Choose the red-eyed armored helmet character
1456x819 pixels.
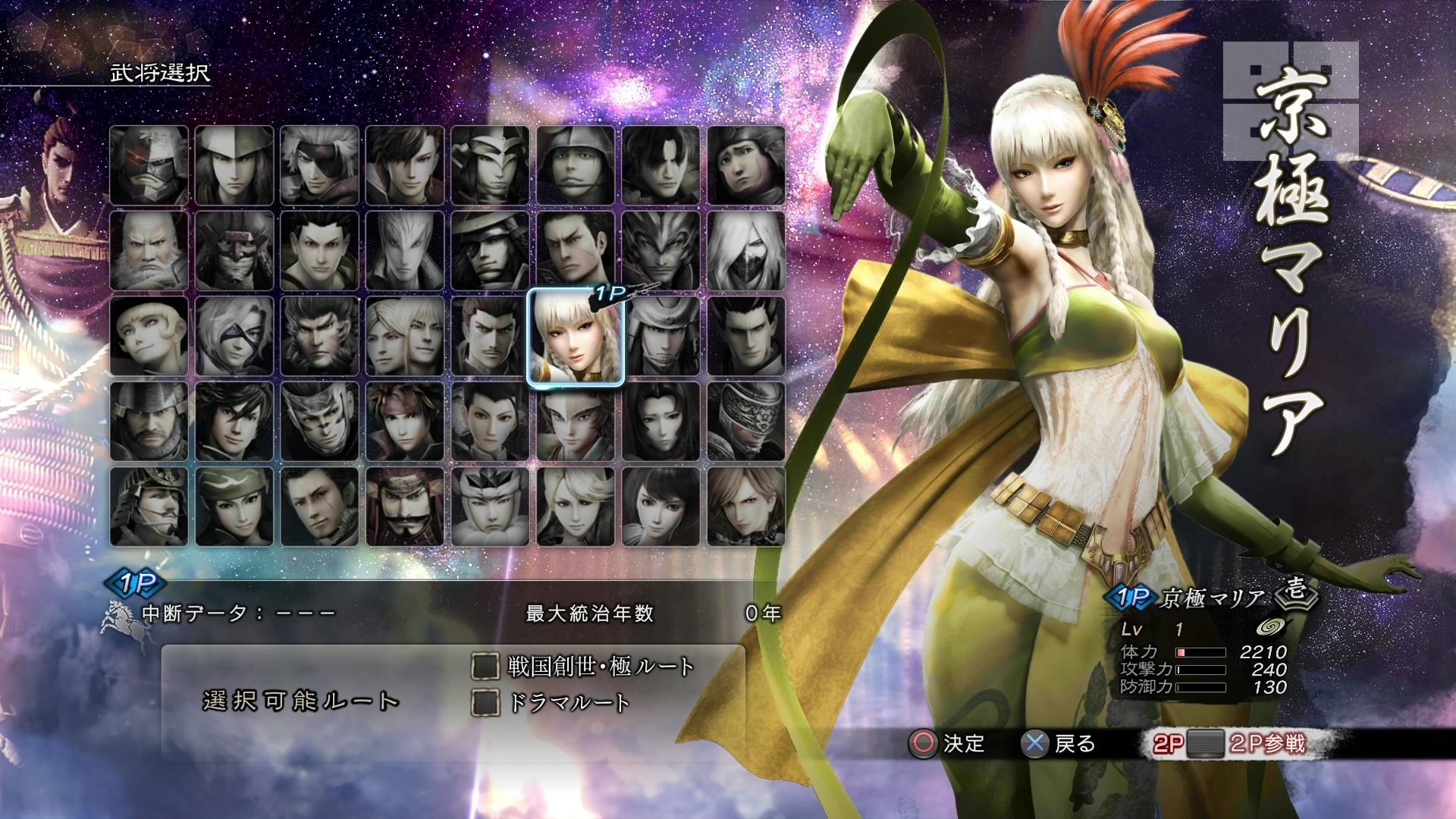coord(149,165)
